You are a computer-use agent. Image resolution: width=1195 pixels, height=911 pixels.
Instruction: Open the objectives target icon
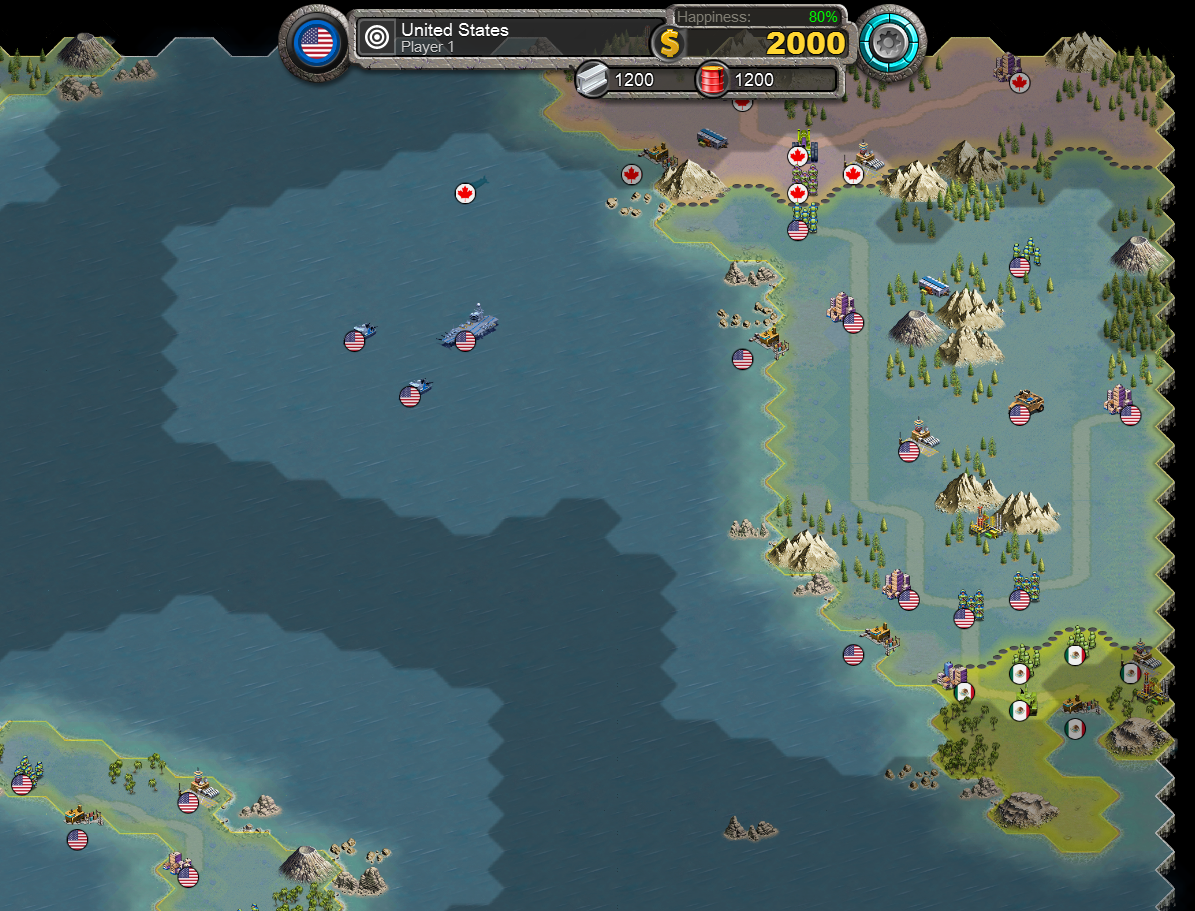377,38
